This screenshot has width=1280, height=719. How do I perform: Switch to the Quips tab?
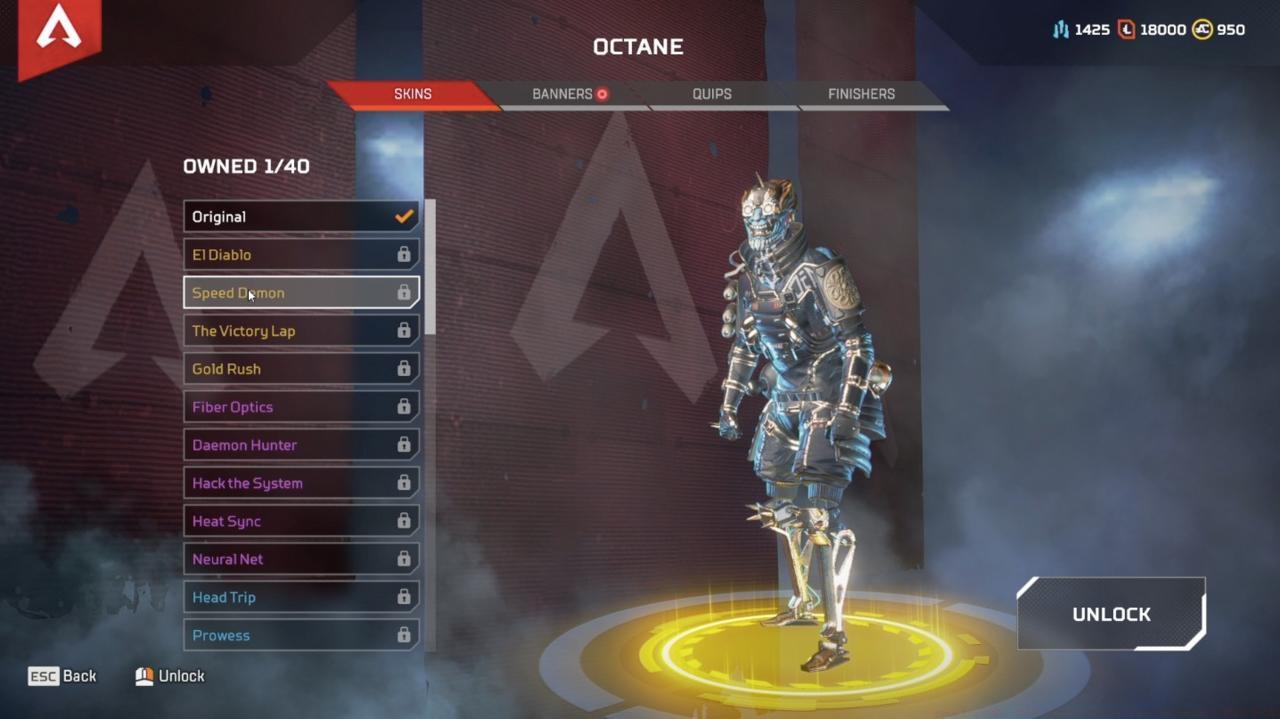tap(712, 94)
